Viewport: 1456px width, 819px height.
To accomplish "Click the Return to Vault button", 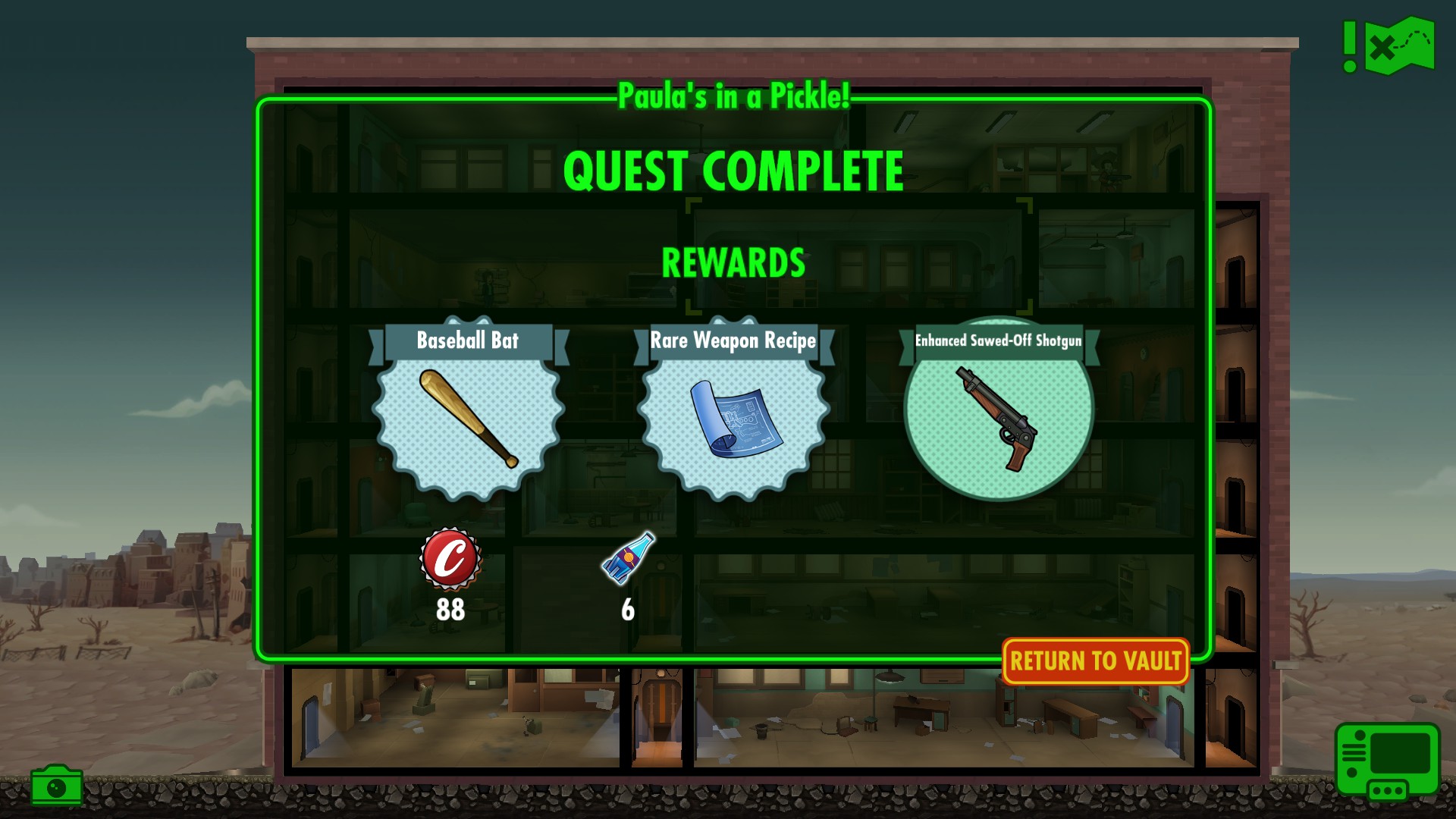I will tap(1095, 661).
